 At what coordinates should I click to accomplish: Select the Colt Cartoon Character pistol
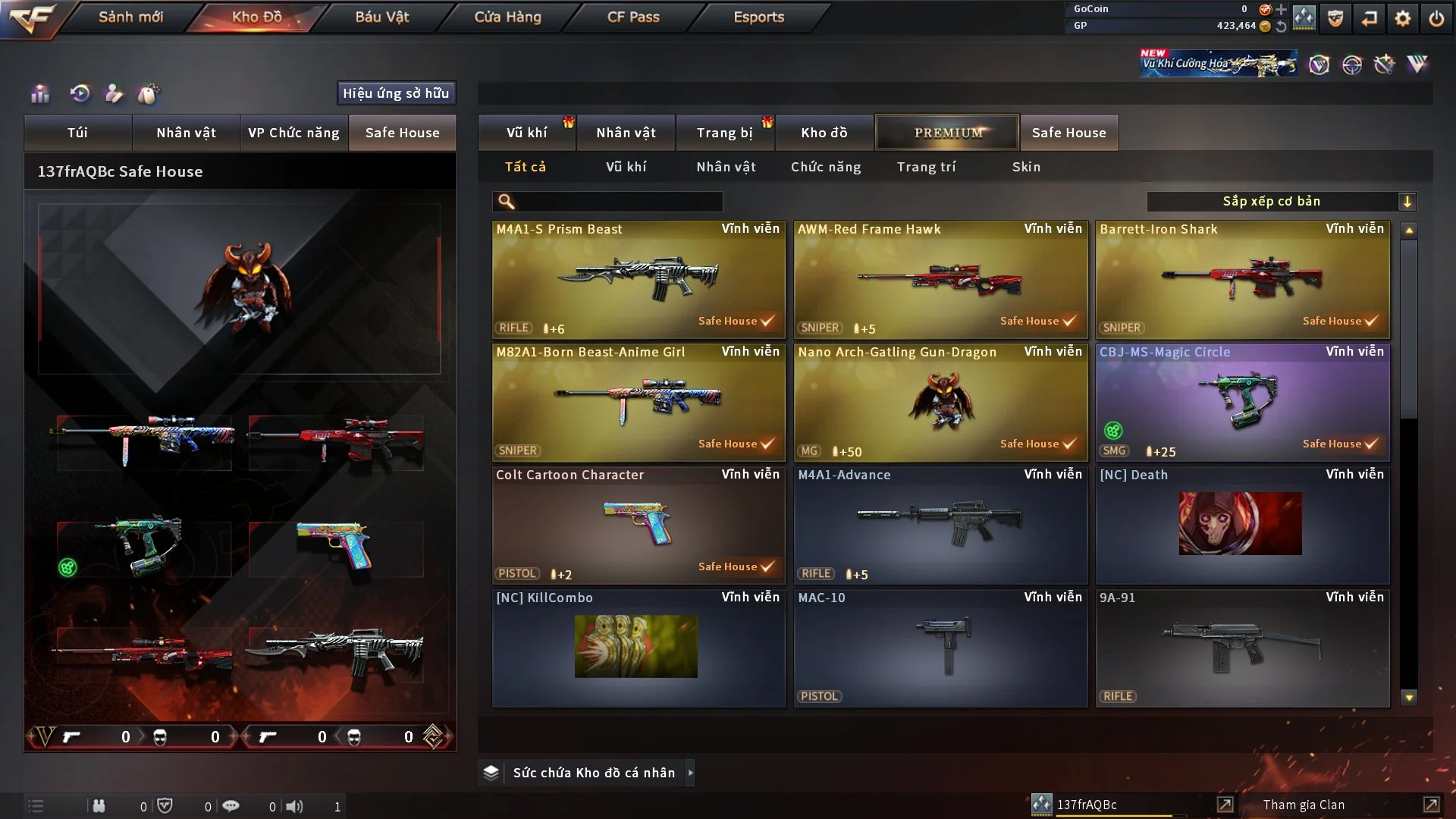click(x=639, y=526)
